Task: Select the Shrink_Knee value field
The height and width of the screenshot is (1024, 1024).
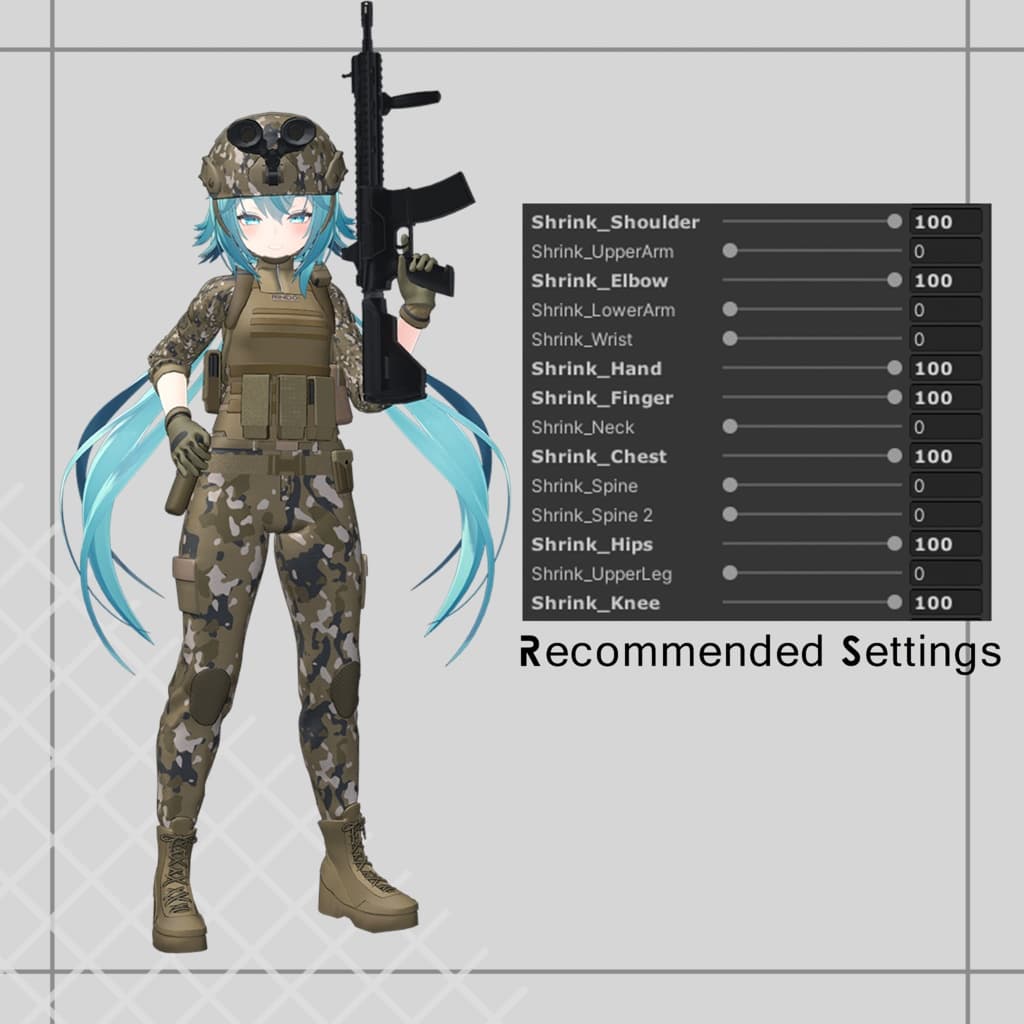Action: [x=945, y=603]
